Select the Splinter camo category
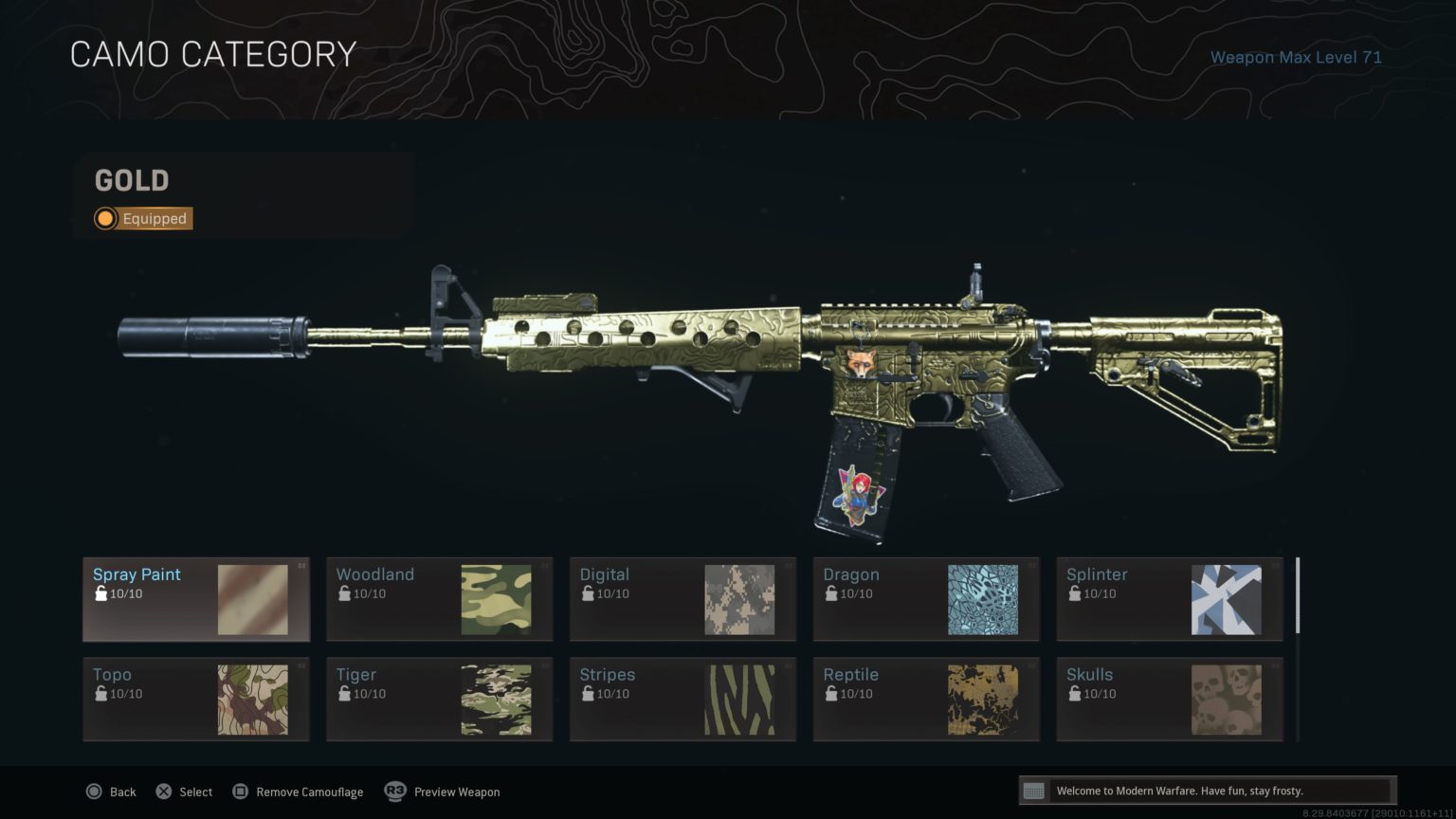This screenshot has width=1456, height=819. click(1170, 599)
